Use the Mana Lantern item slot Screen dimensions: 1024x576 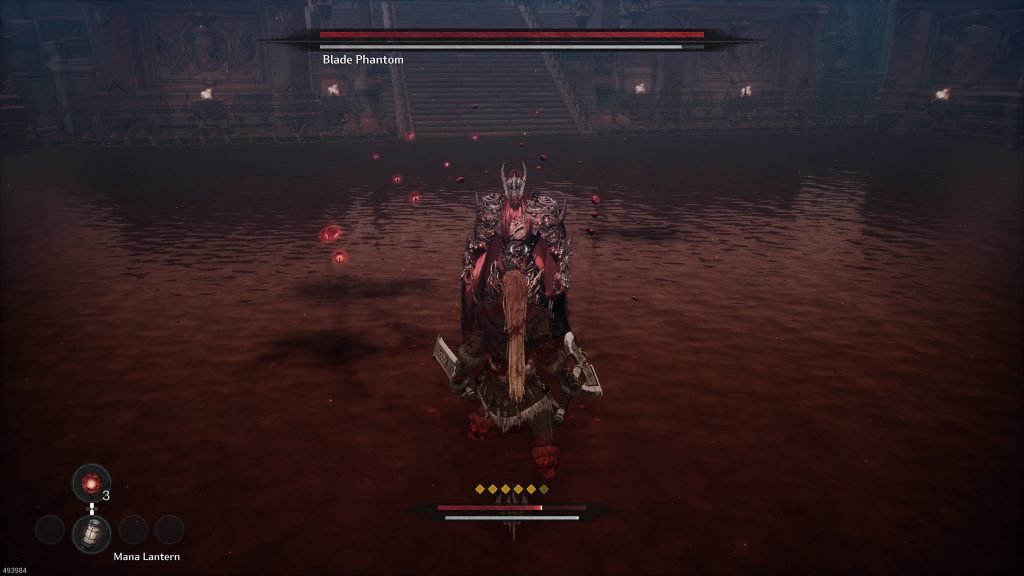[91, 532]
